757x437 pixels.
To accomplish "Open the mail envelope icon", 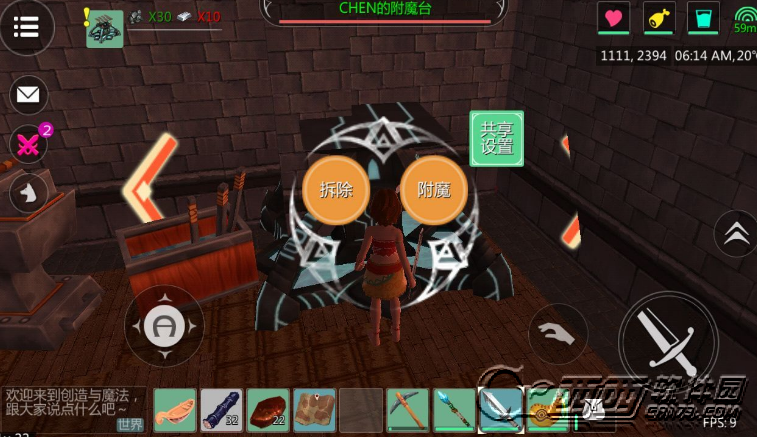I will click(x=28, y=95).
